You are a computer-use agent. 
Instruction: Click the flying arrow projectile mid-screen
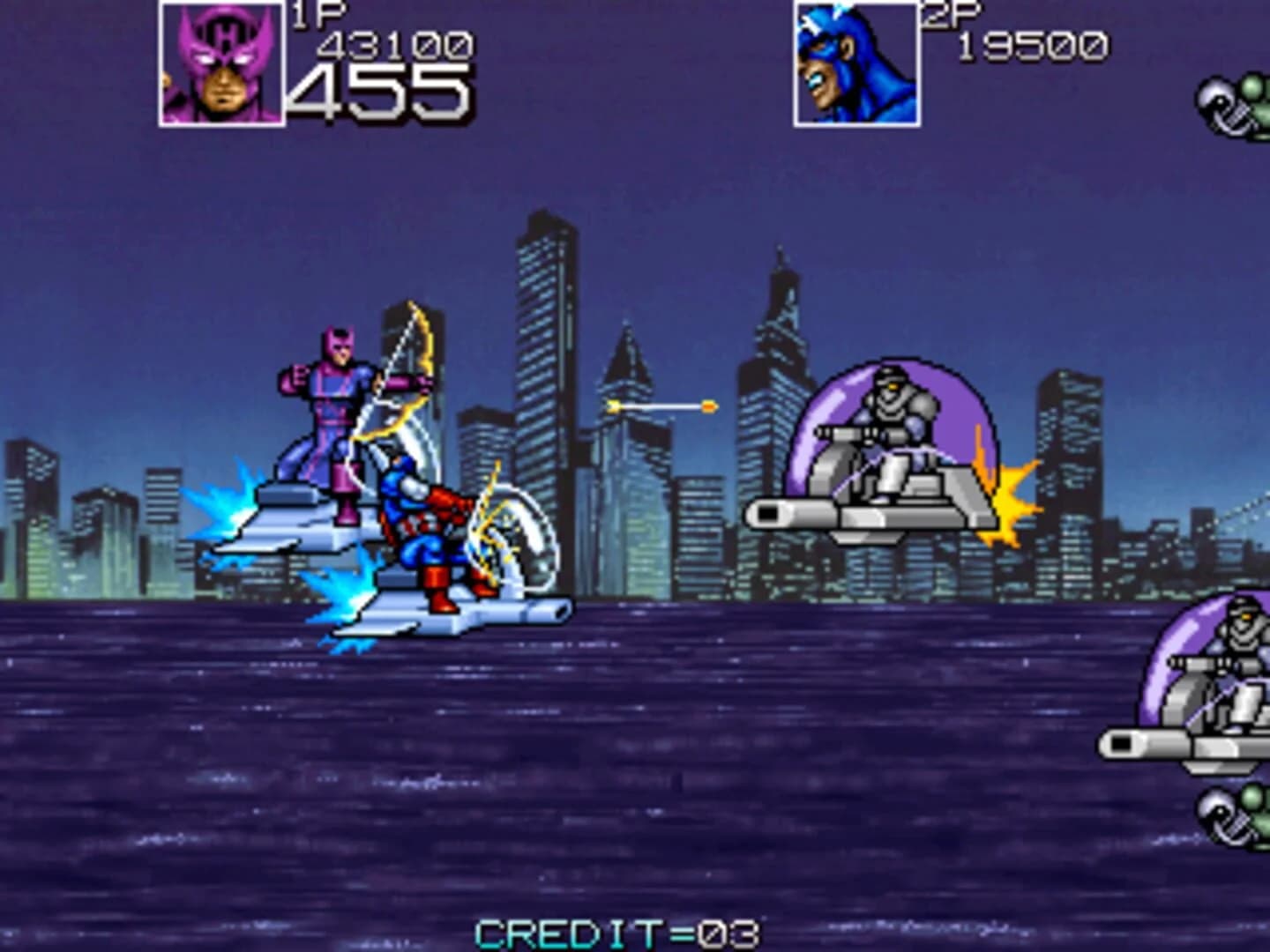click(x=661, y=405)
